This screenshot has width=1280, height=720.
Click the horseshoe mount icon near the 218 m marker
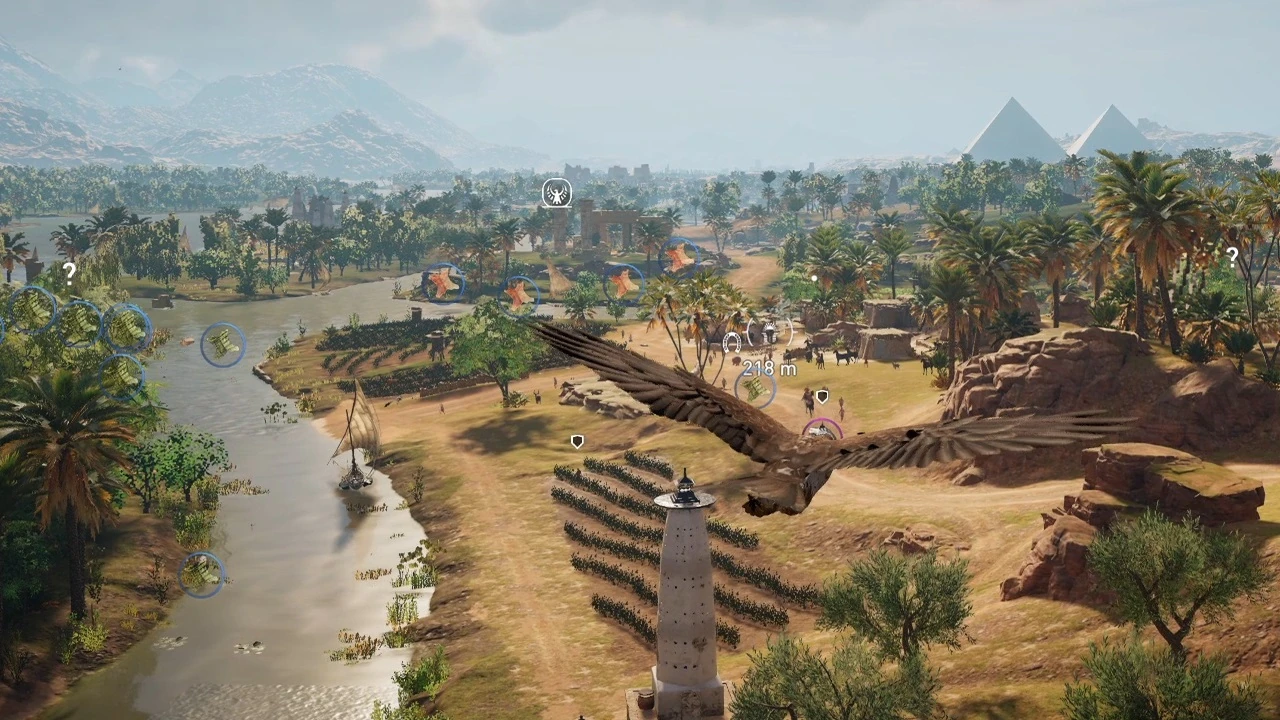pos(730,341)
